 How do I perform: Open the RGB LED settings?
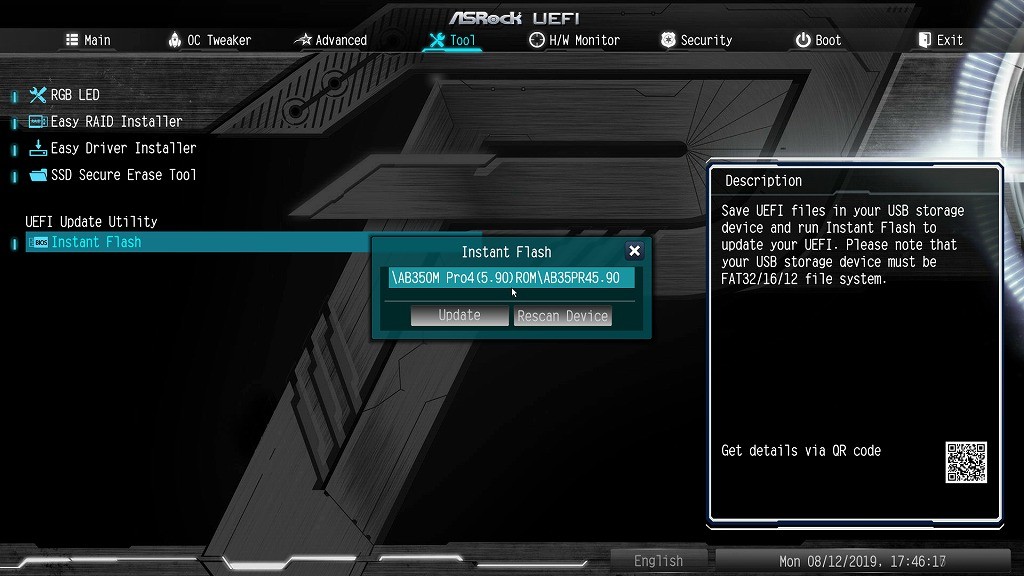pos(75,95)
